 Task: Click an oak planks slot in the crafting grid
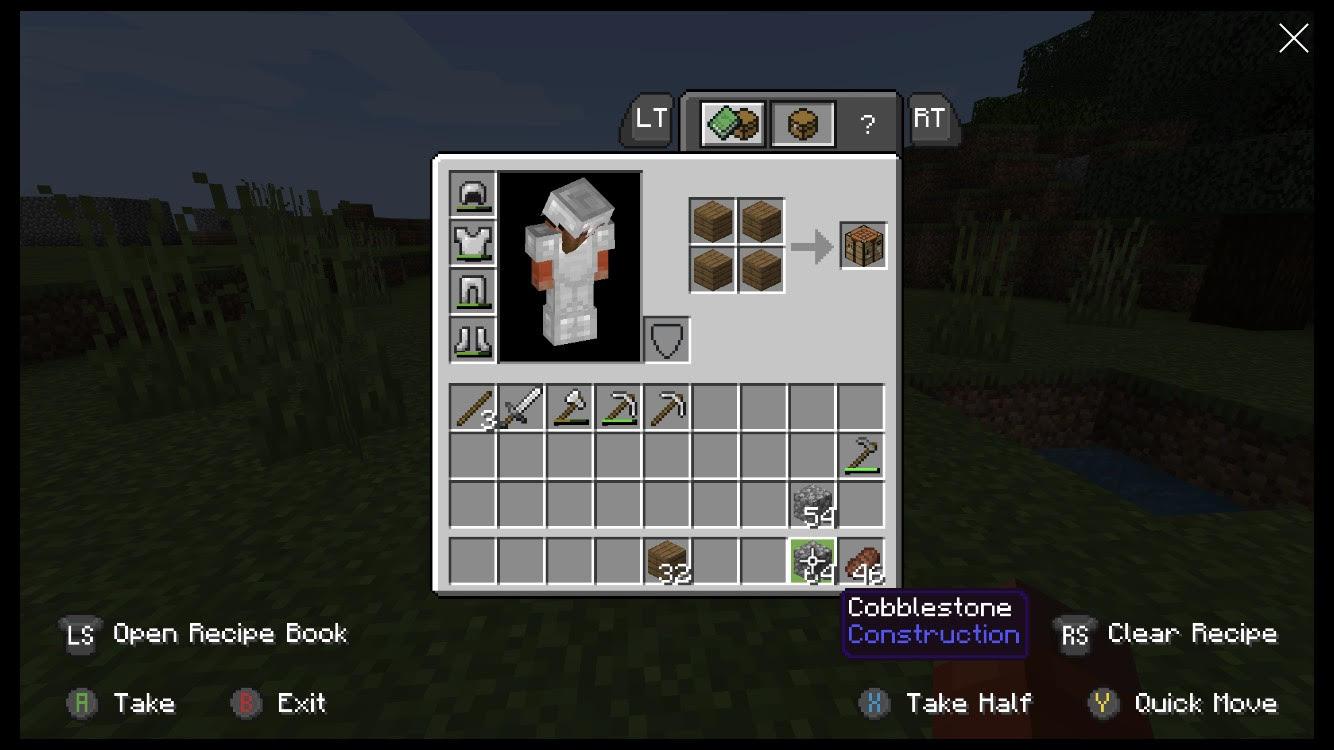click(x=712, y=220)
